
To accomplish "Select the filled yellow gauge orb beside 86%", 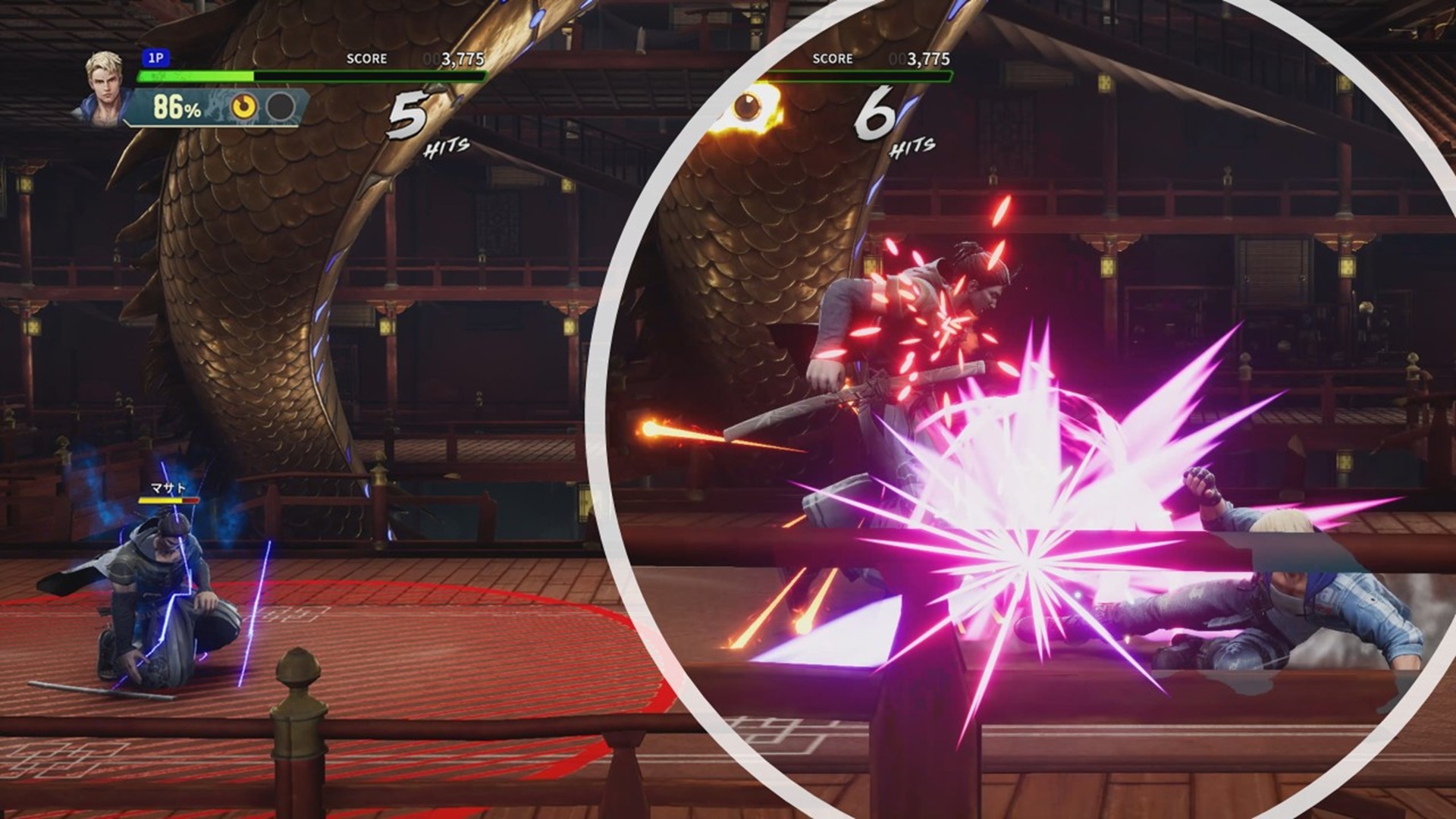I will click(x=243, y=108).
